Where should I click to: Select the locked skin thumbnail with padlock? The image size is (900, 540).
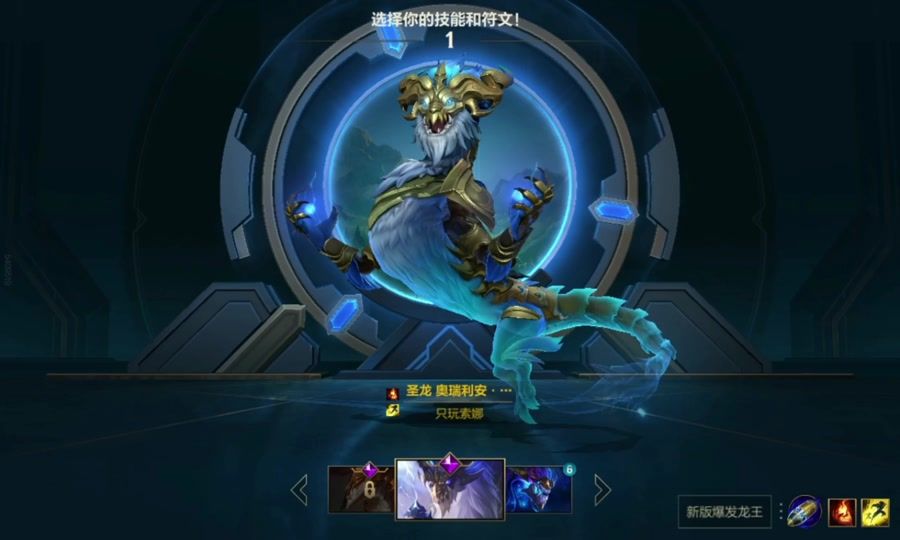point(360,489)
